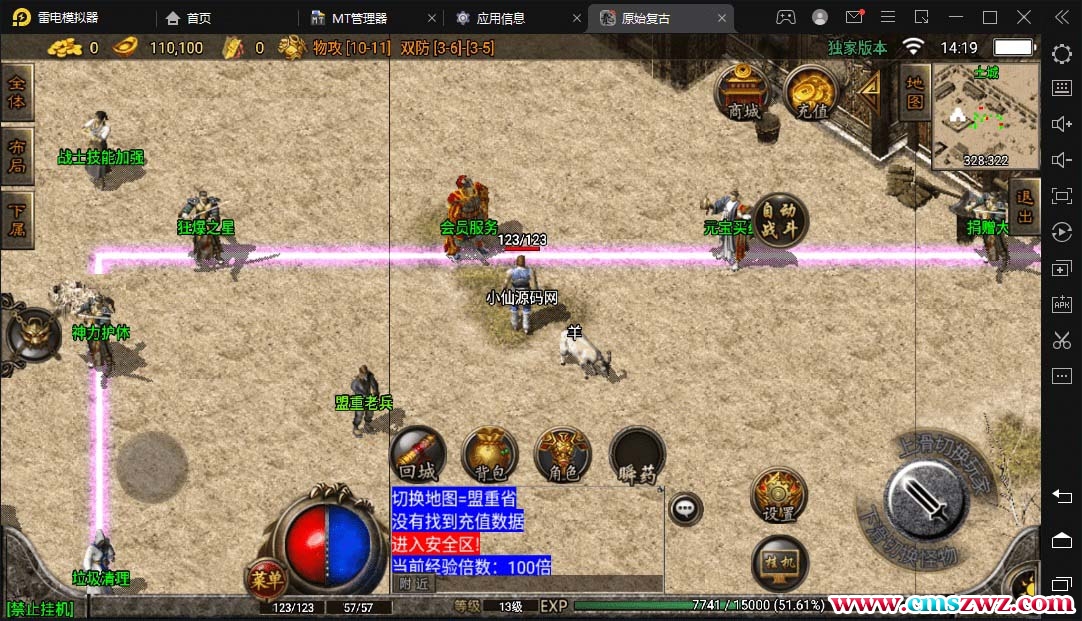This screenshot has height=621, width=1082.
Task: Open the 地图 map button
Action: [914, 93]
